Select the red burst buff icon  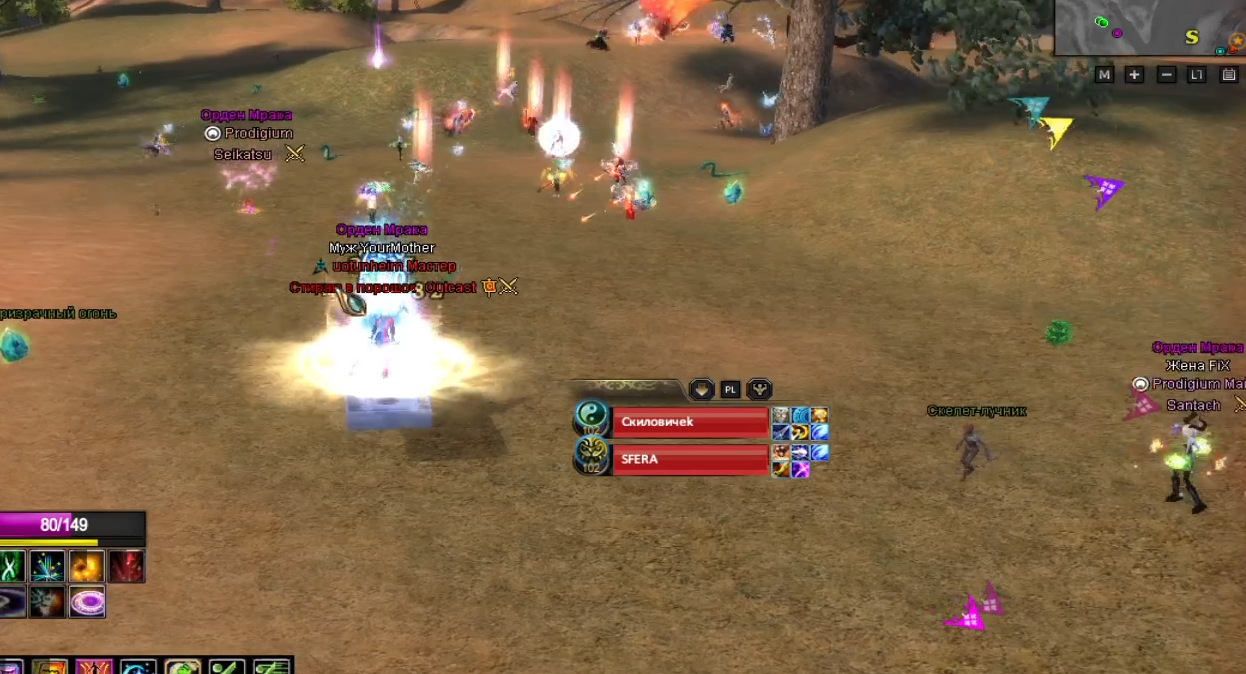point(127,567)
